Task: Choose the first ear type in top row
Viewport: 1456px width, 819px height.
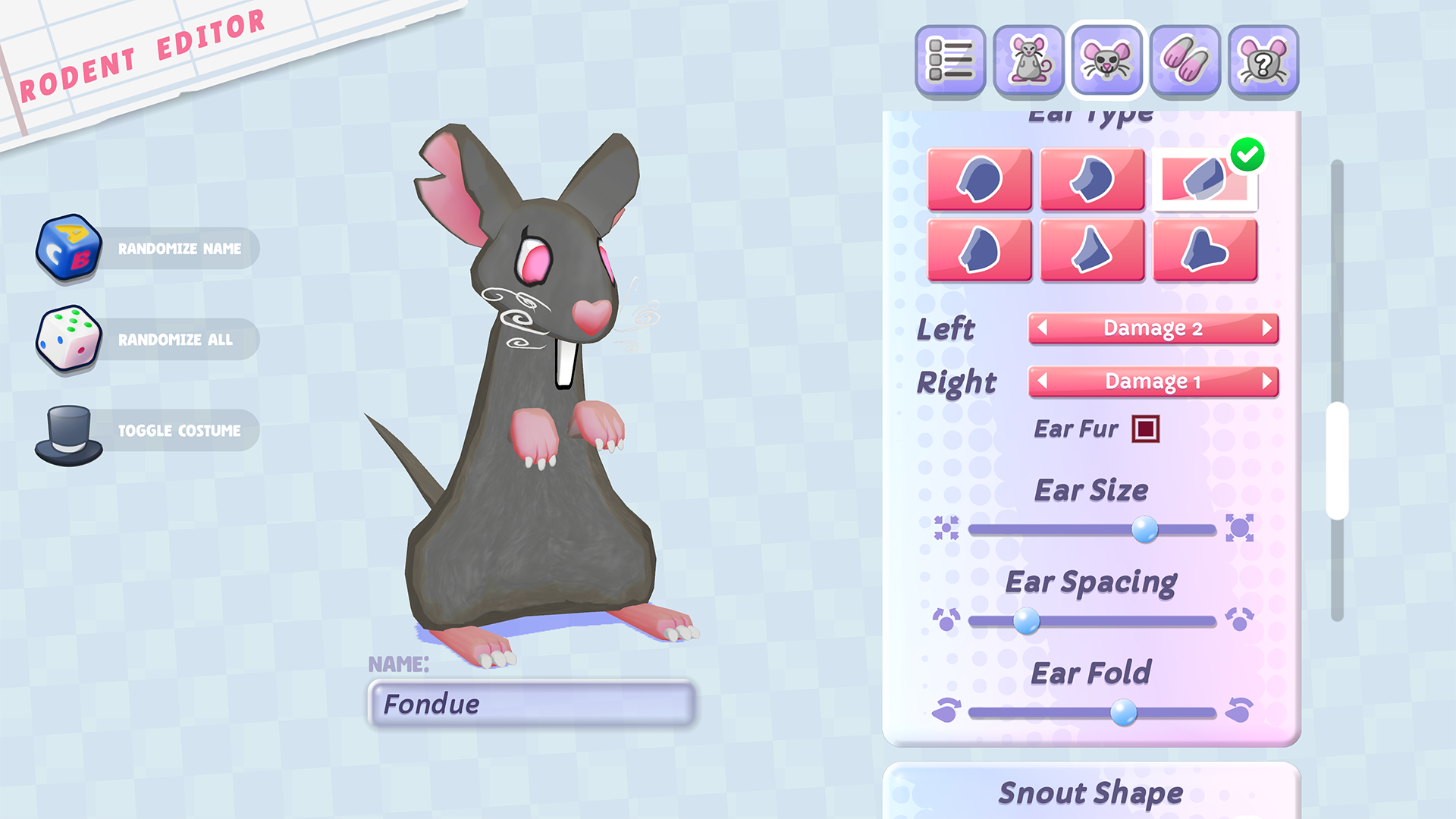Action: coord(979,179)
